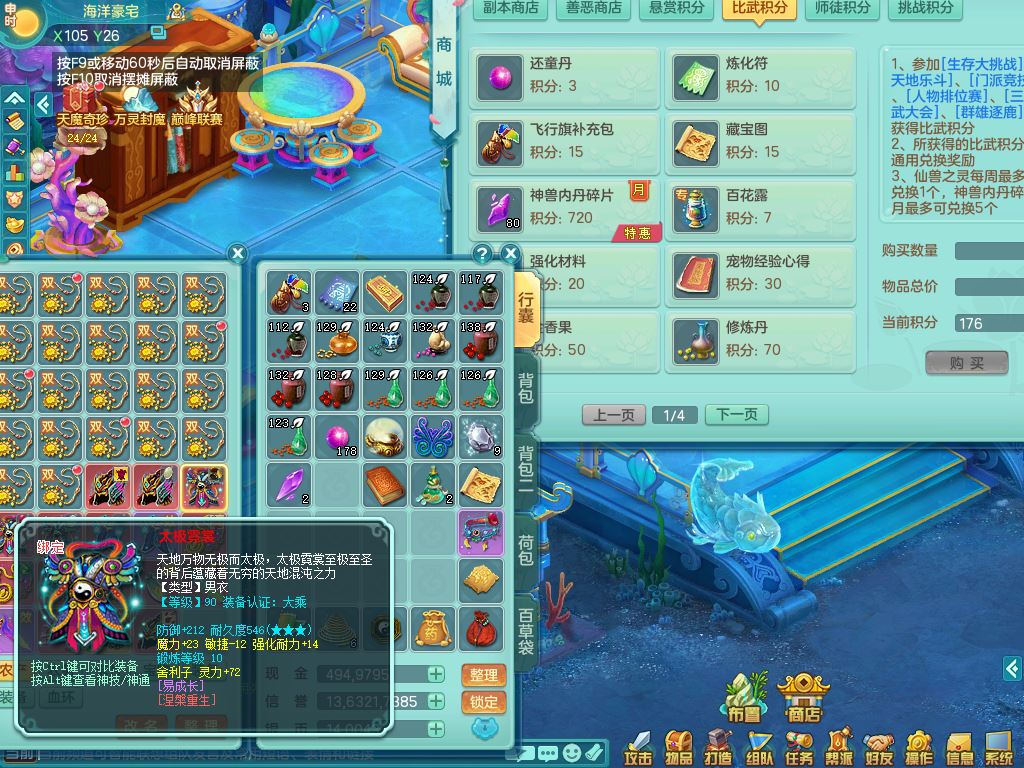
Task: Click the 购买 buy button
Action: pyautogui.click(x=966, y=363)
